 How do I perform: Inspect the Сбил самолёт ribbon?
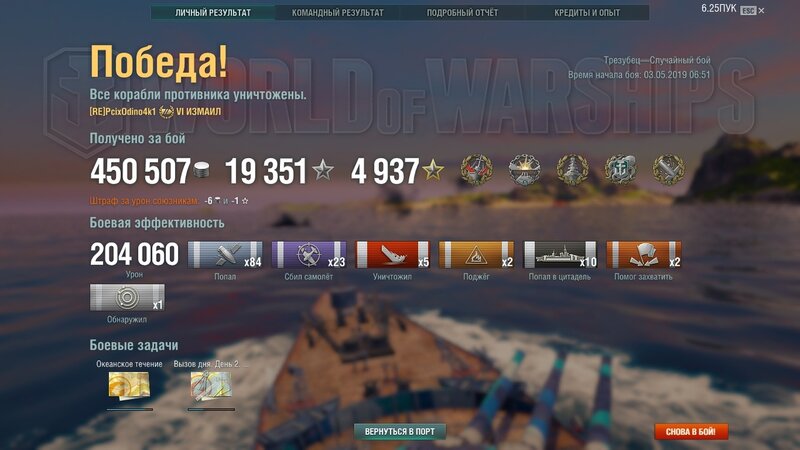pyautogui.click(x=309, y=255)
